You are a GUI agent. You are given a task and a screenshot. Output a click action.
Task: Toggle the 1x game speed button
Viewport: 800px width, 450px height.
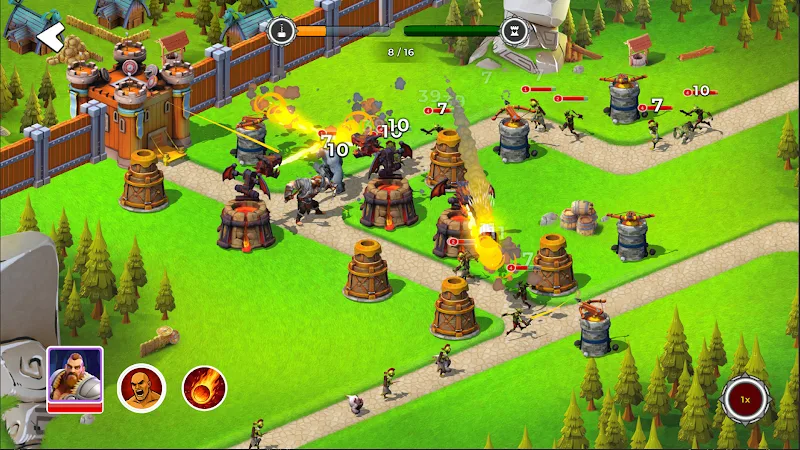745,400
